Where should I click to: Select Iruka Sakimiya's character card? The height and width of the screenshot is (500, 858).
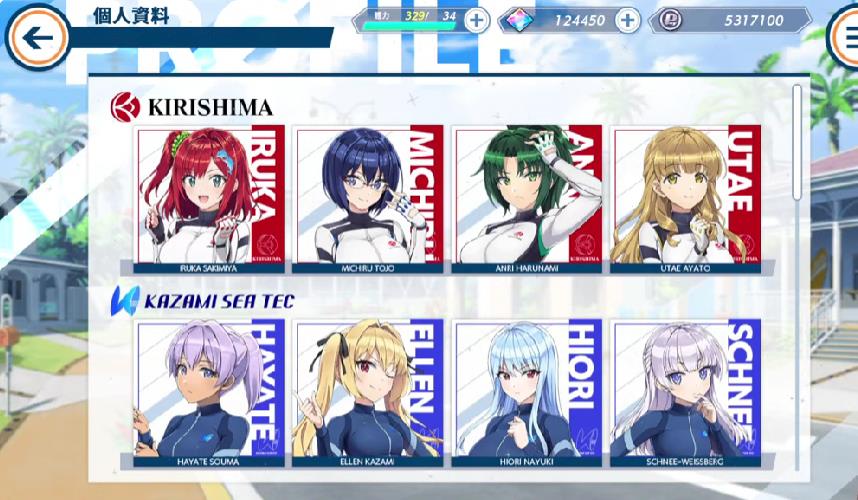(x=211, y=198)
